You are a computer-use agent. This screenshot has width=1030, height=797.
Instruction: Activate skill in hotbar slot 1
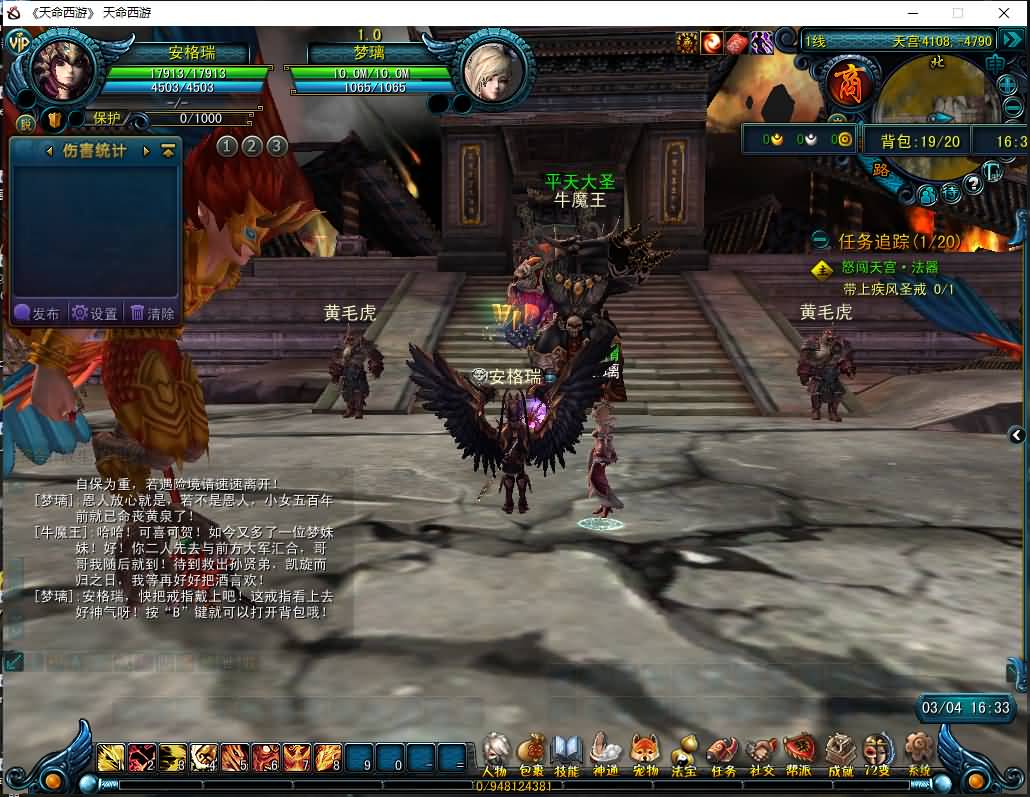pyautogui.click(x=111, y=758)
